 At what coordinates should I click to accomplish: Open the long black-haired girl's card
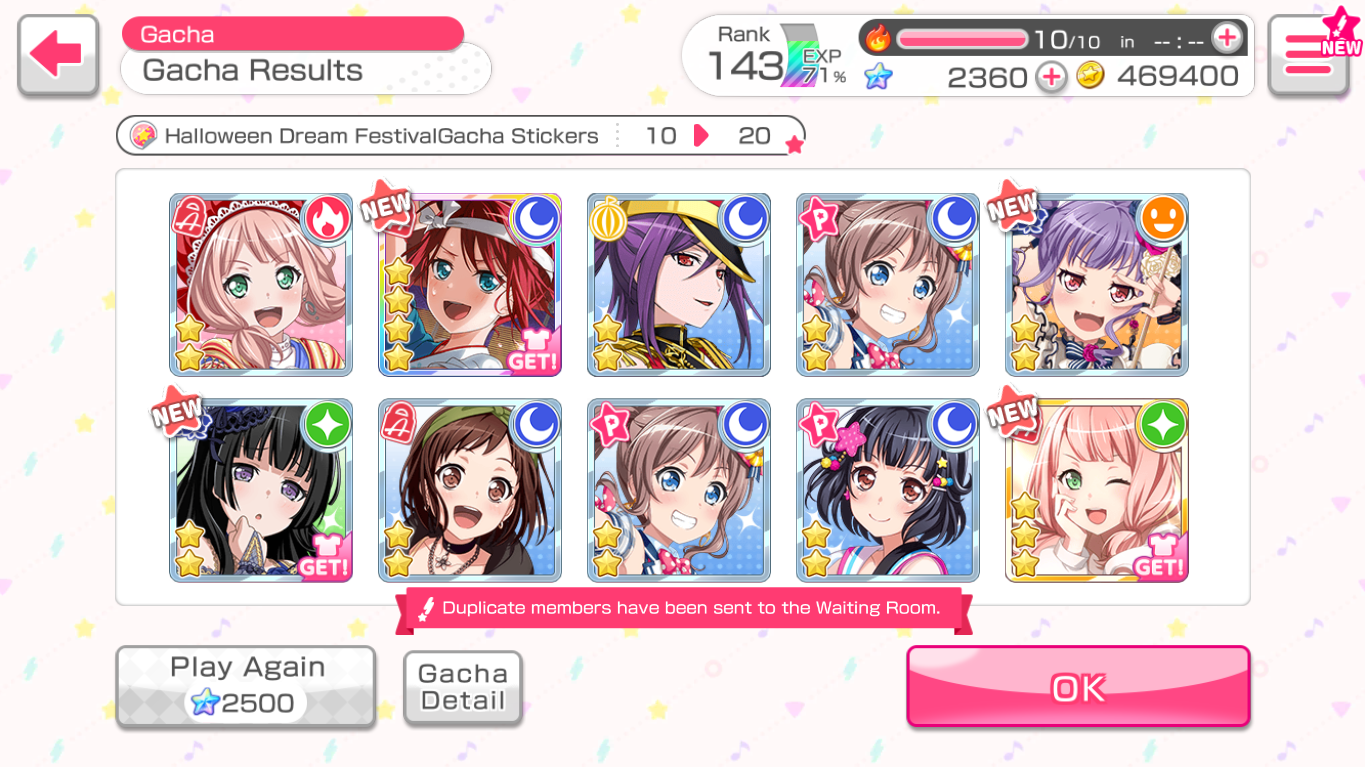[x=261, y=490]
